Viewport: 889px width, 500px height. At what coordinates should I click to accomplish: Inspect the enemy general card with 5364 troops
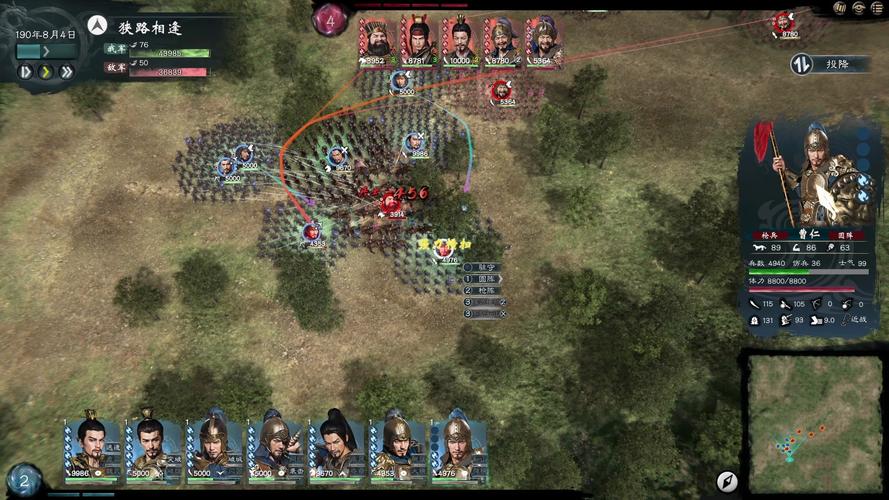pos(543,40)
